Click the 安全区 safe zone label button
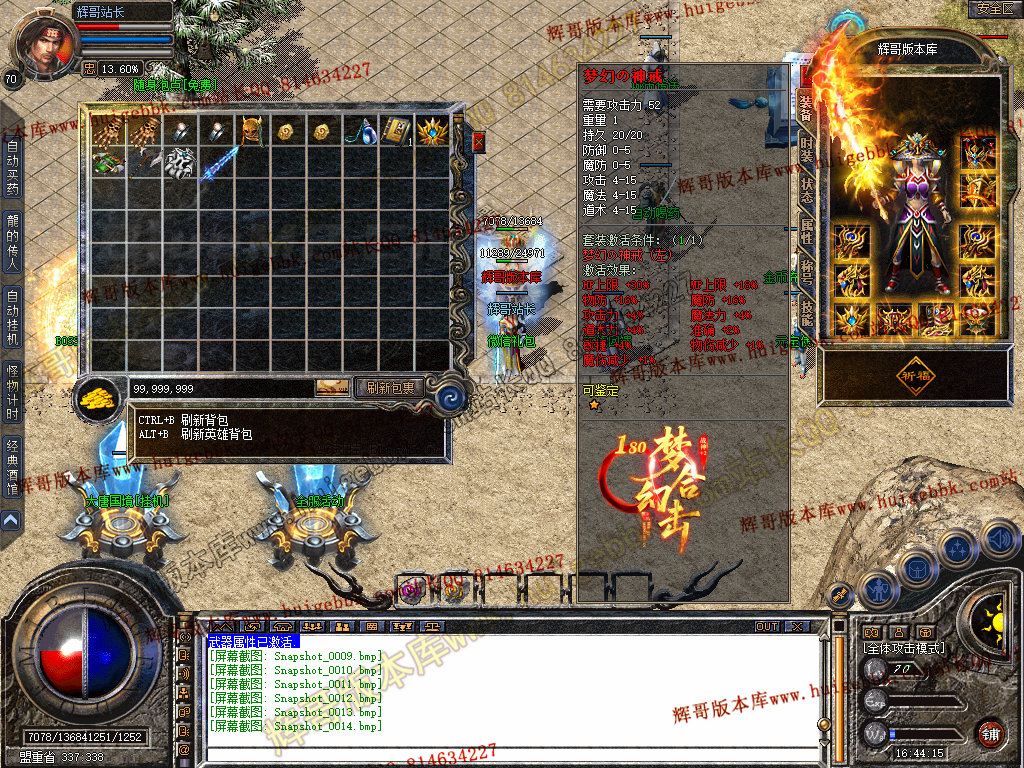Image resolution: width=1024 pixels, height=768 pixels. (x=993, y=9)
